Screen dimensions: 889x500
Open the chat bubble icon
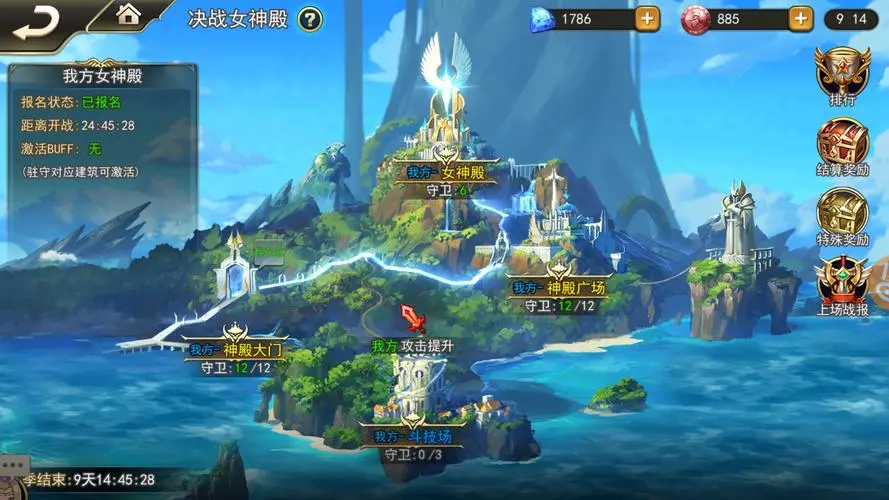point(11,465)
